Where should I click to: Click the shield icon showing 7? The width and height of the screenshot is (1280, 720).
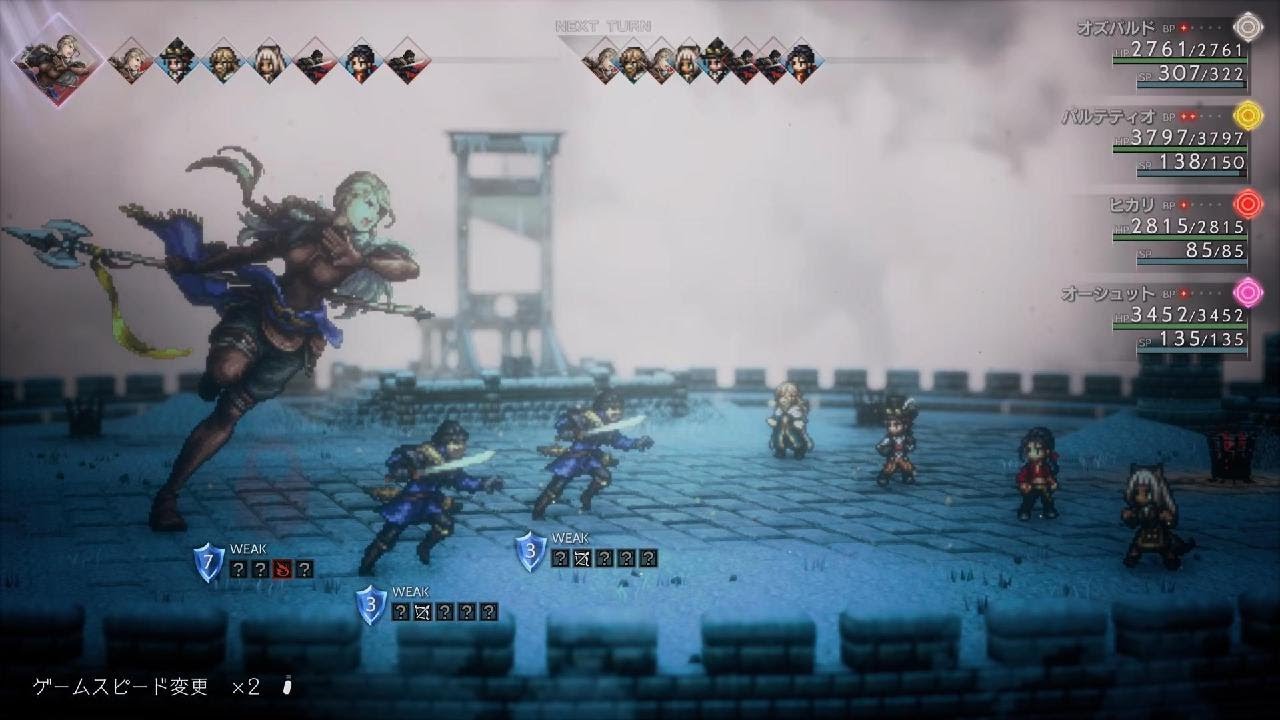coord(208,562)
